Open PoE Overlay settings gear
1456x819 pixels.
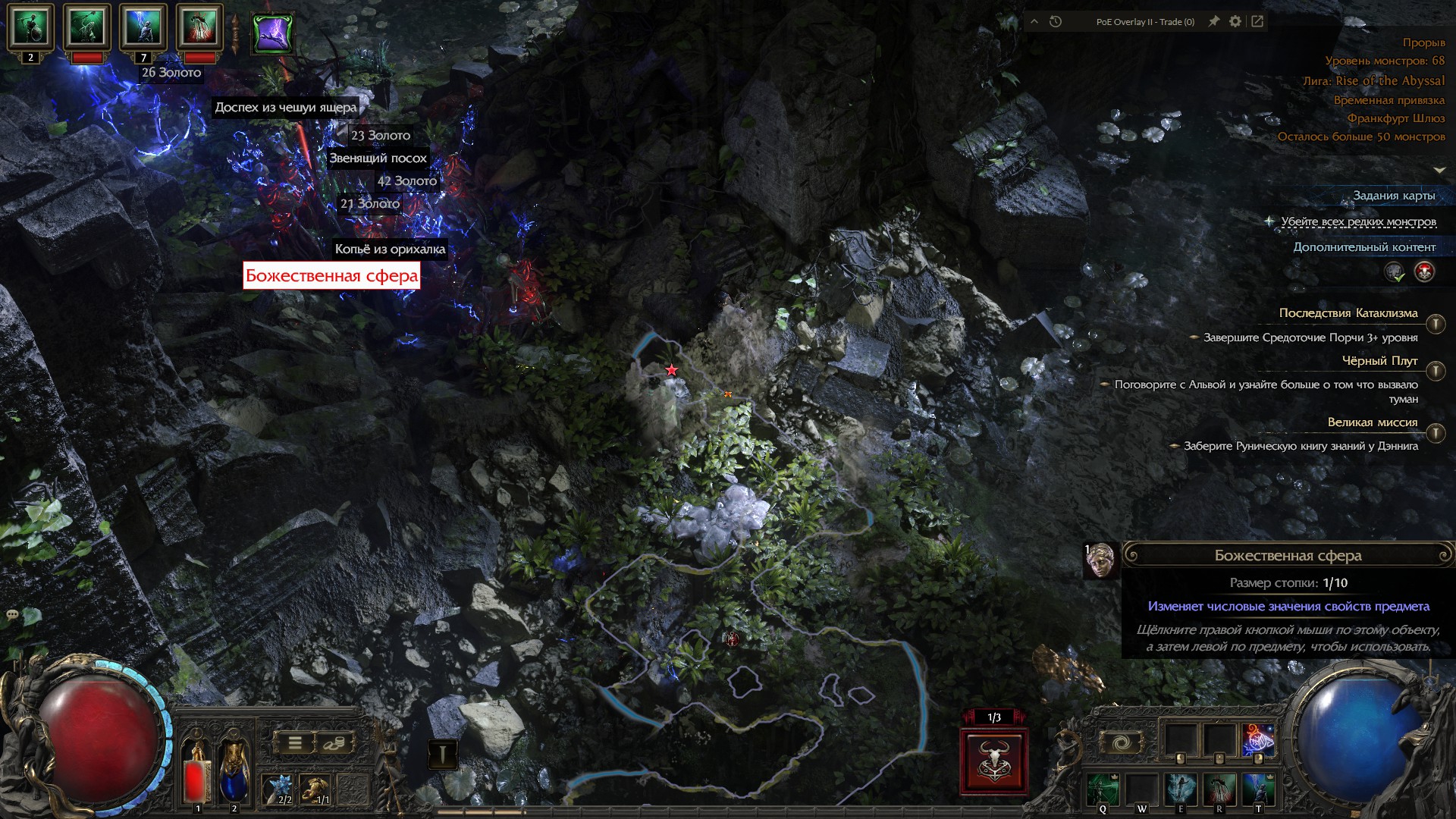tap(1235, 21)
